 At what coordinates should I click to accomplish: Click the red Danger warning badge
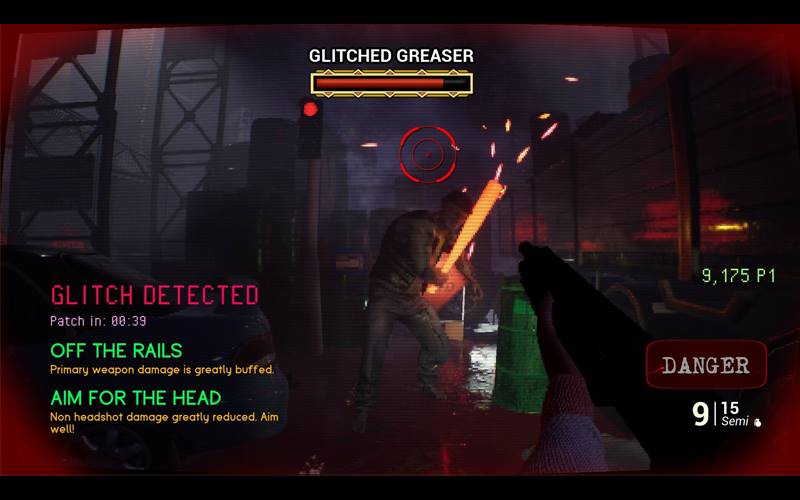tap(706, 365)
